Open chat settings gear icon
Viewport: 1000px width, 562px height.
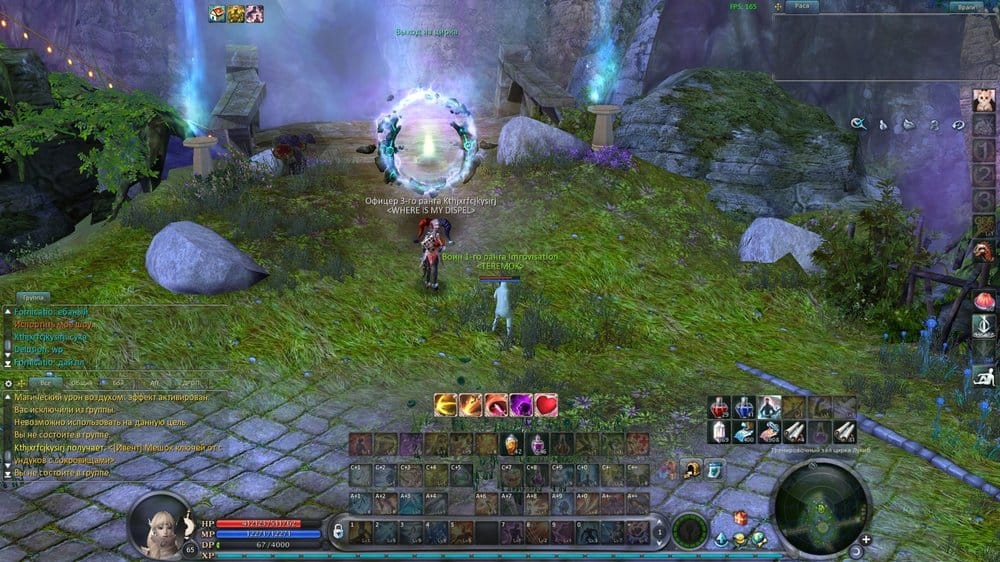pos(9,383)
